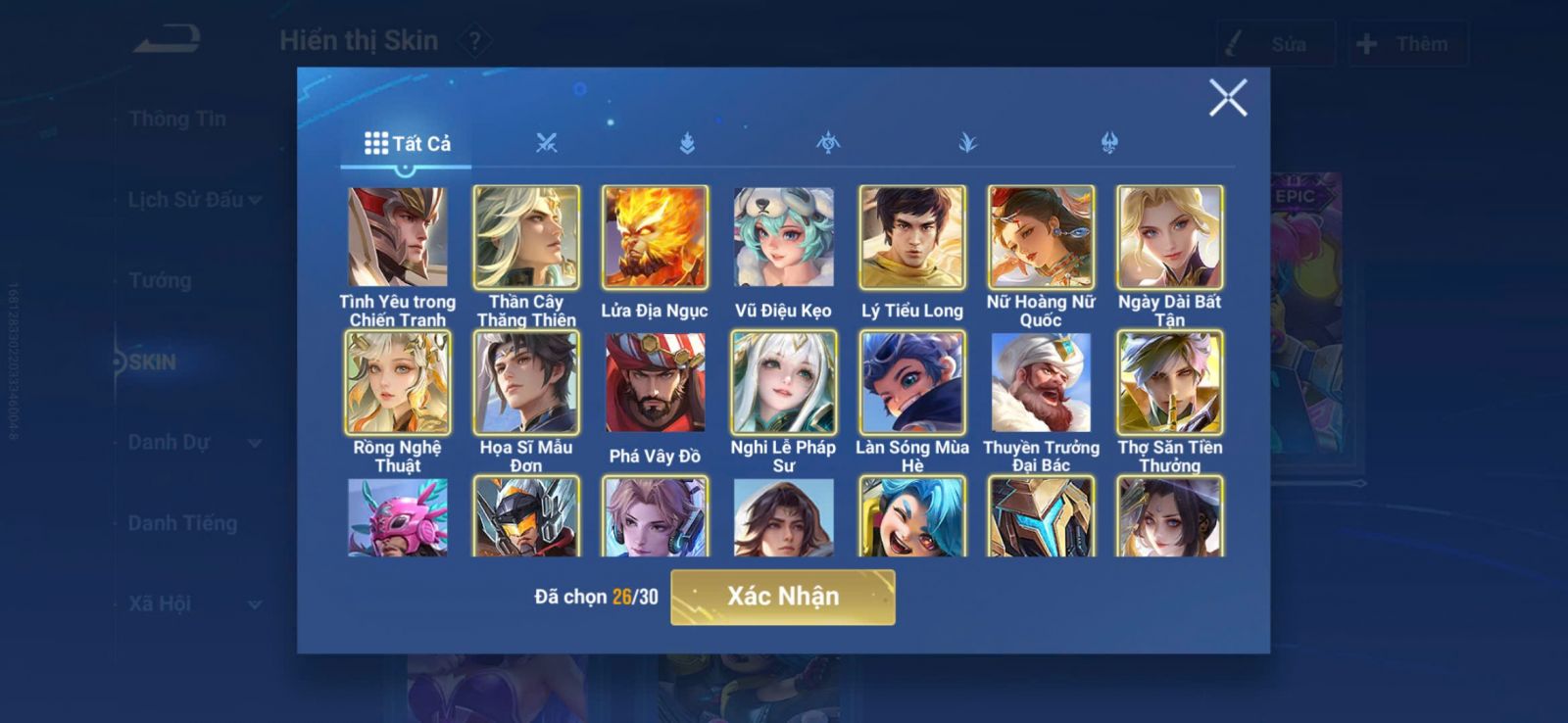Choose the Vũ Điệu Kẹo skin
The height and width of the screenshot is (723, 1568).
pos(783,237)
